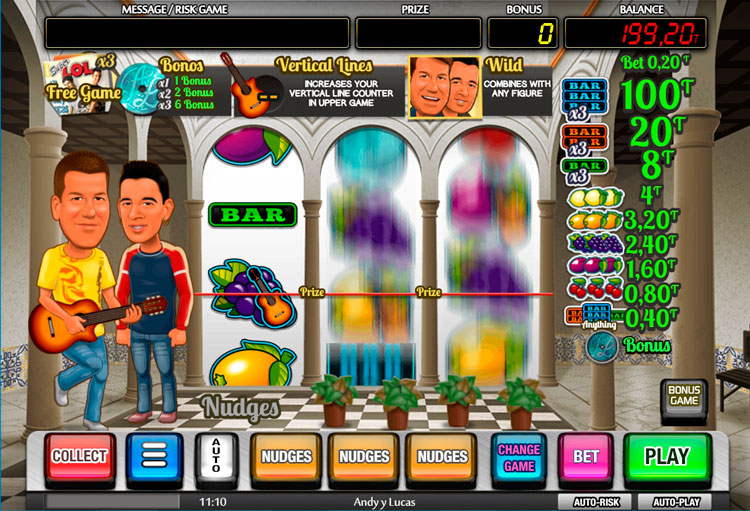
Task: Adjust the wager with the pink BET button
Action: coord(585,458)
